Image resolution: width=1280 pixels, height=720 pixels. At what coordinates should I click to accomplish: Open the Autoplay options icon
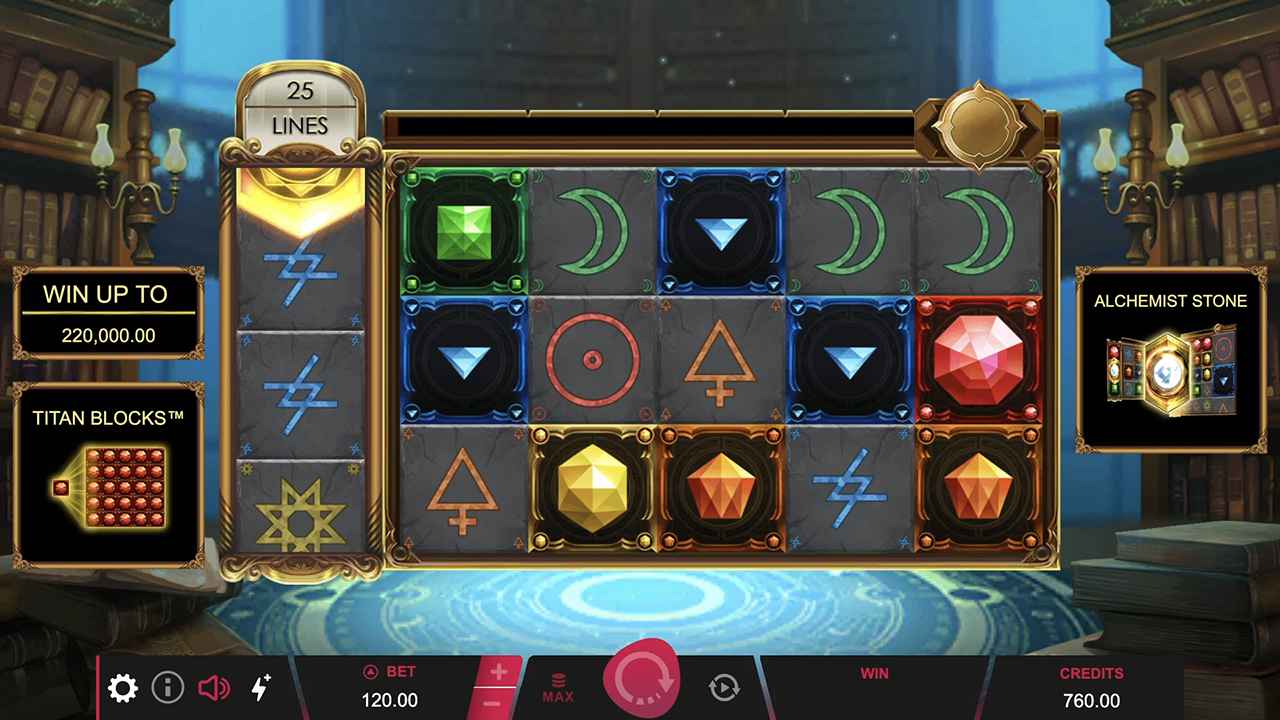coord(723,688)
